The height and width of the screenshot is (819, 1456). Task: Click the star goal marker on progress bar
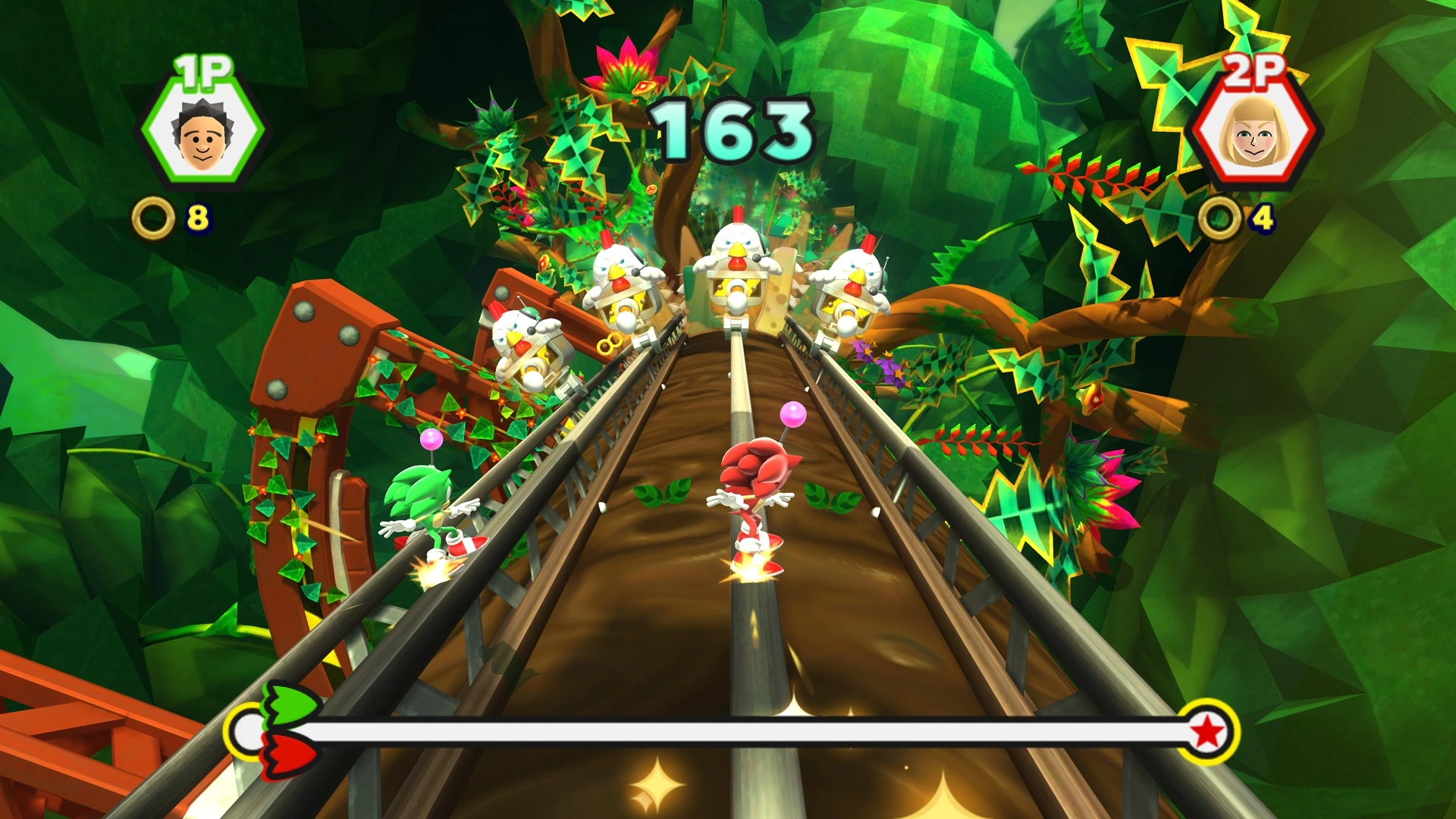[x=1207, y=732]
